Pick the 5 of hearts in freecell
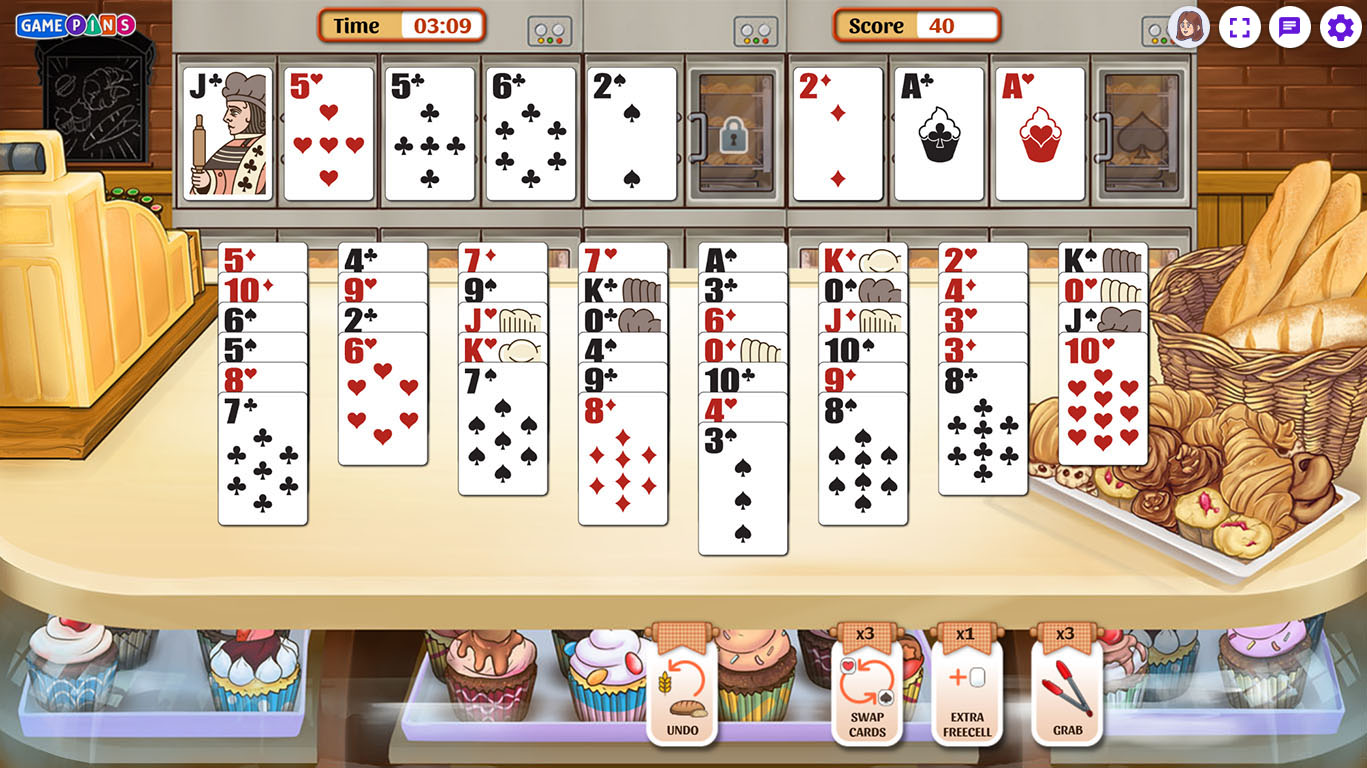The width and height of the screenshot is (1367, 768). tap(329, 134)
